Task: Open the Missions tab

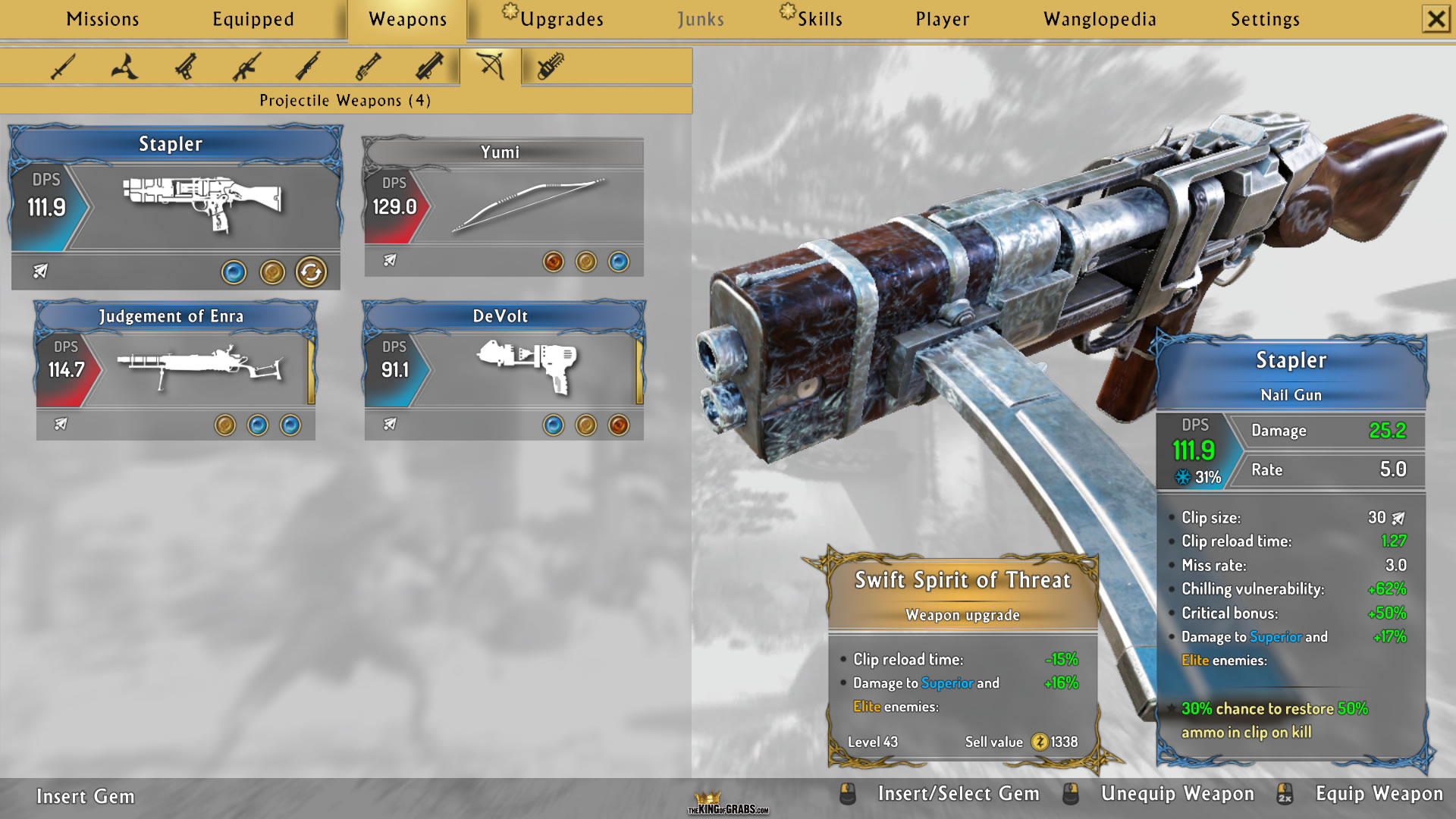Action: pyautogui.click(x=102, y=19)
